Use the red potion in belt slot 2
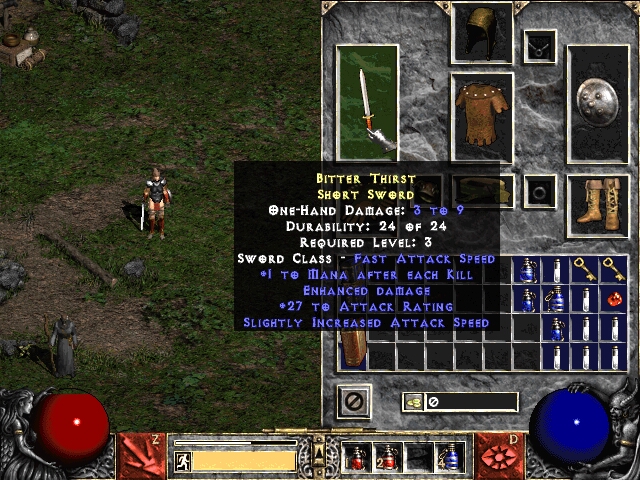Viewport: 640px width, 480px height. tap(387, 457)
